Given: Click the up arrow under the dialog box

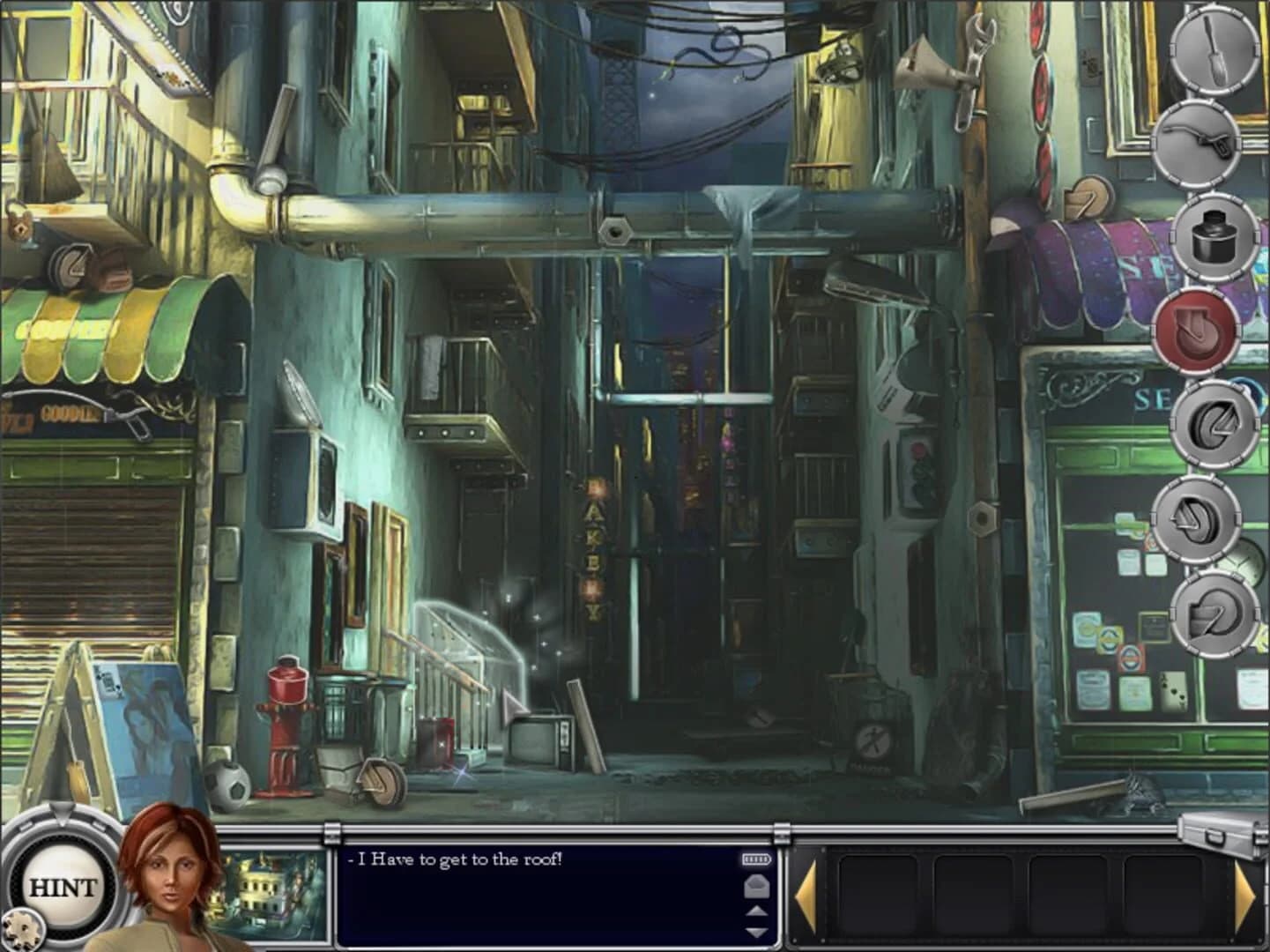Looking at the screenshot, I should [x=754, y=912].
